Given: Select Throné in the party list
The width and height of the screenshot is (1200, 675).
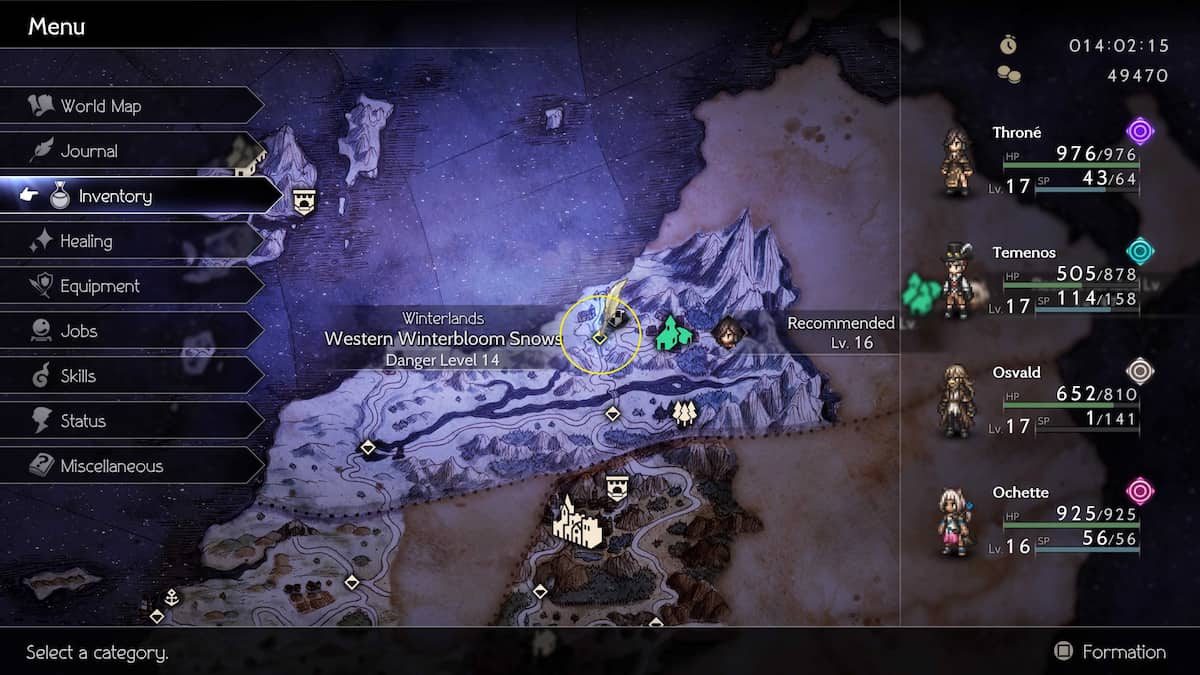Looking at the screenshot, I should (1040, 160).
